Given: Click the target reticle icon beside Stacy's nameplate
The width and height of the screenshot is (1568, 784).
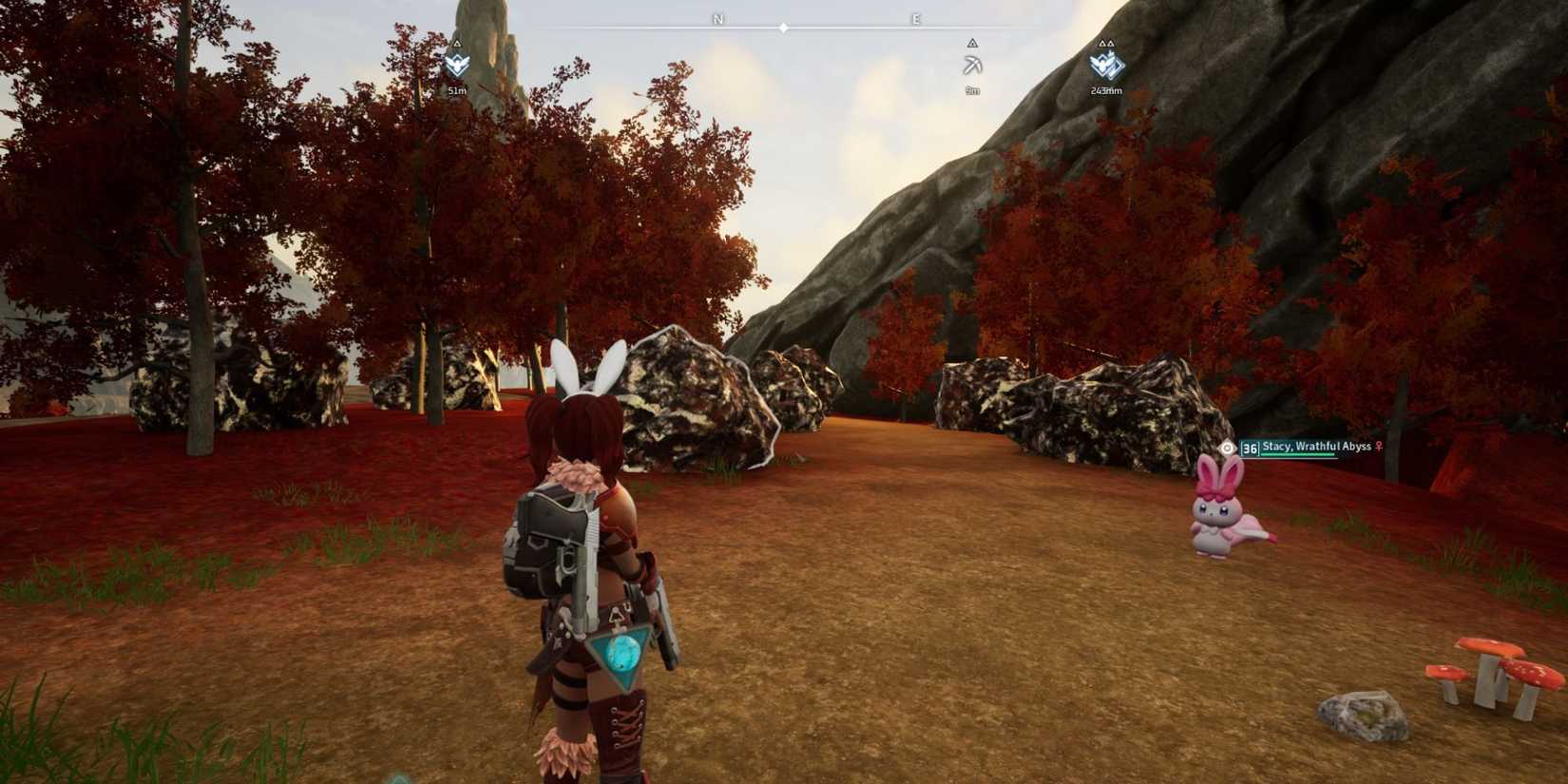Looking at the screenshot, I should [x=1227, y=448].
